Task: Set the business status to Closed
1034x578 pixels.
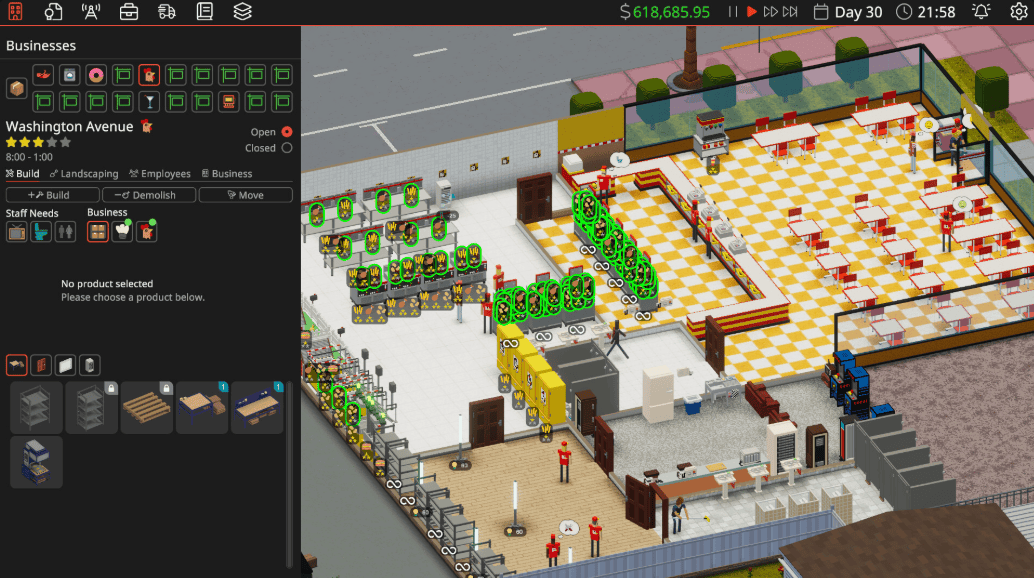Action: (287, 148)
